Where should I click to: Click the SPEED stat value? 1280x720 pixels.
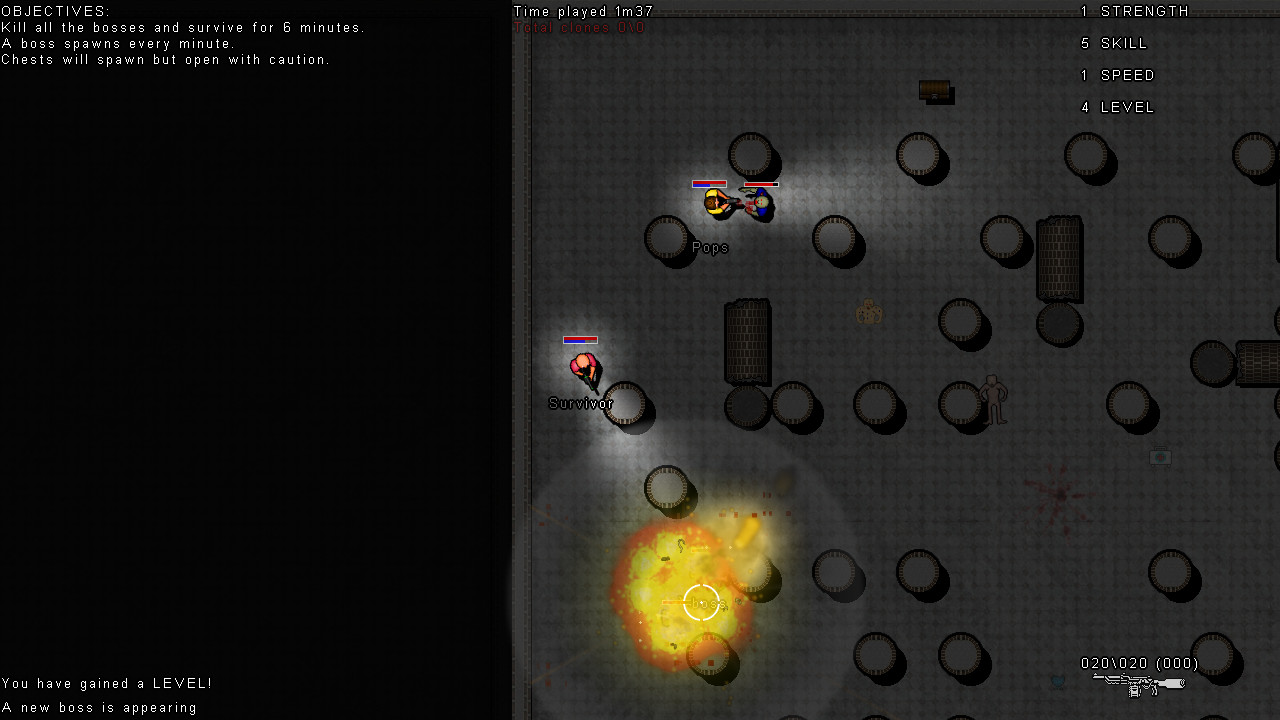[1085, 75]
